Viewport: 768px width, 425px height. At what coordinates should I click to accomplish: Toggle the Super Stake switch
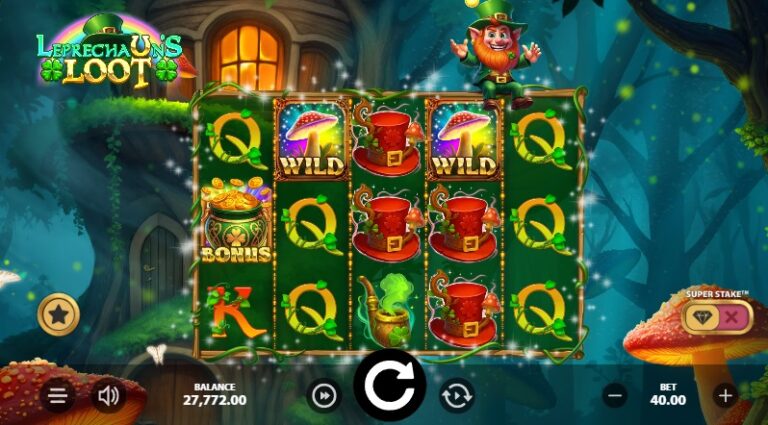click(716, 316)
